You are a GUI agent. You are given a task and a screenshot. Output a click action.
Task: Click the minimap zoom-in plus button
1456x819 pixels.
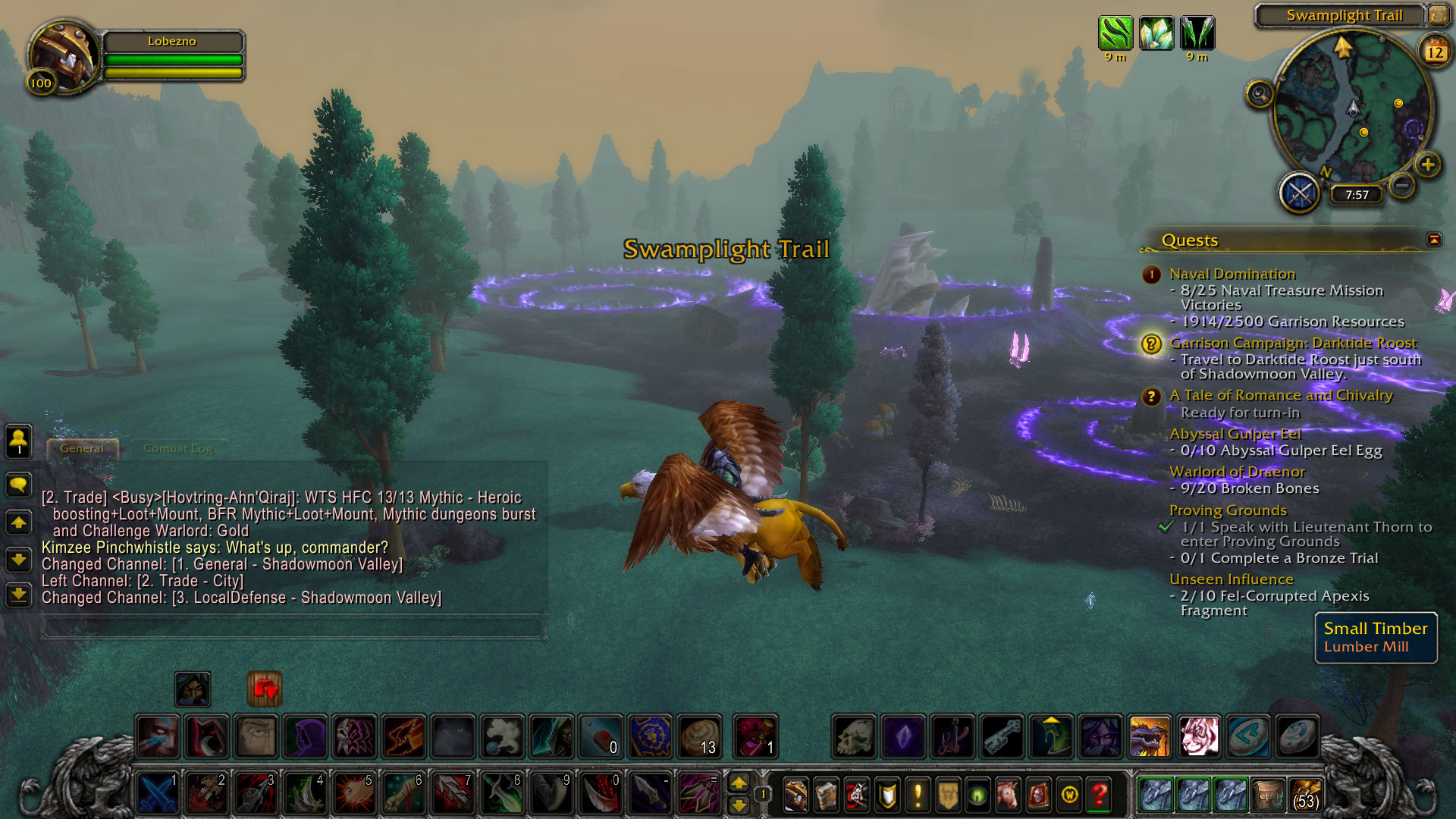(1427, 165)
